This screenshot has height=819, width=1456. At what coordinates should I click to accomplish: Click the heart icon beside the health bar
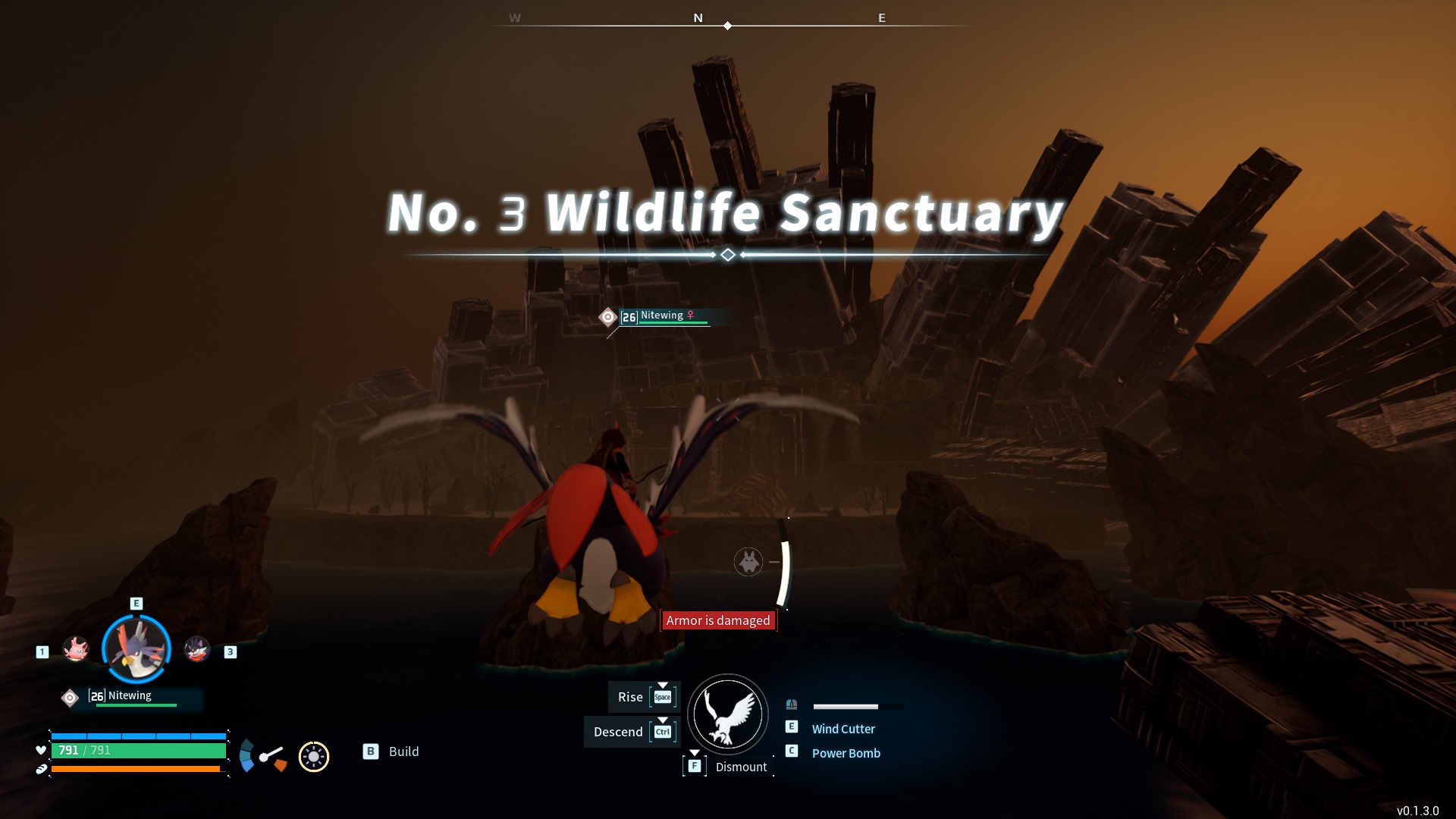pyautogui.click(x=39, y=750)
